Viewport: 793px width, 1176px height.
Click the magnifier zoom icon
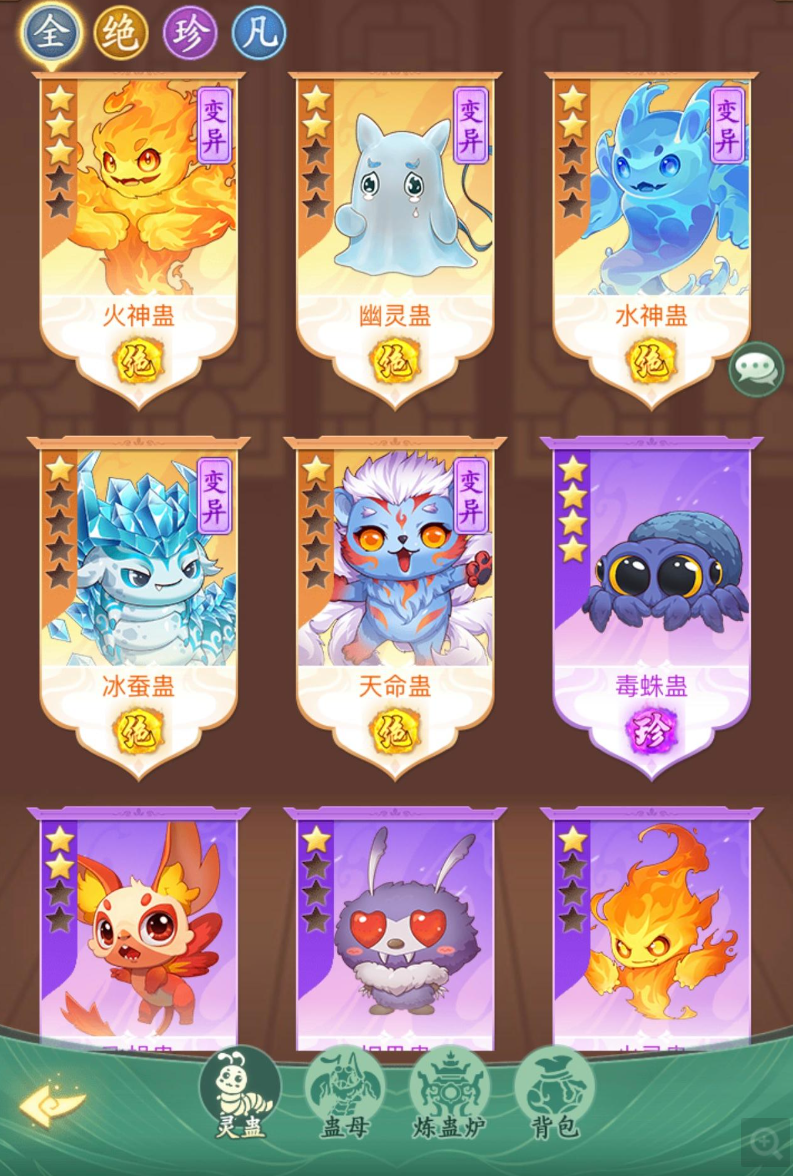click(763, 1141)
